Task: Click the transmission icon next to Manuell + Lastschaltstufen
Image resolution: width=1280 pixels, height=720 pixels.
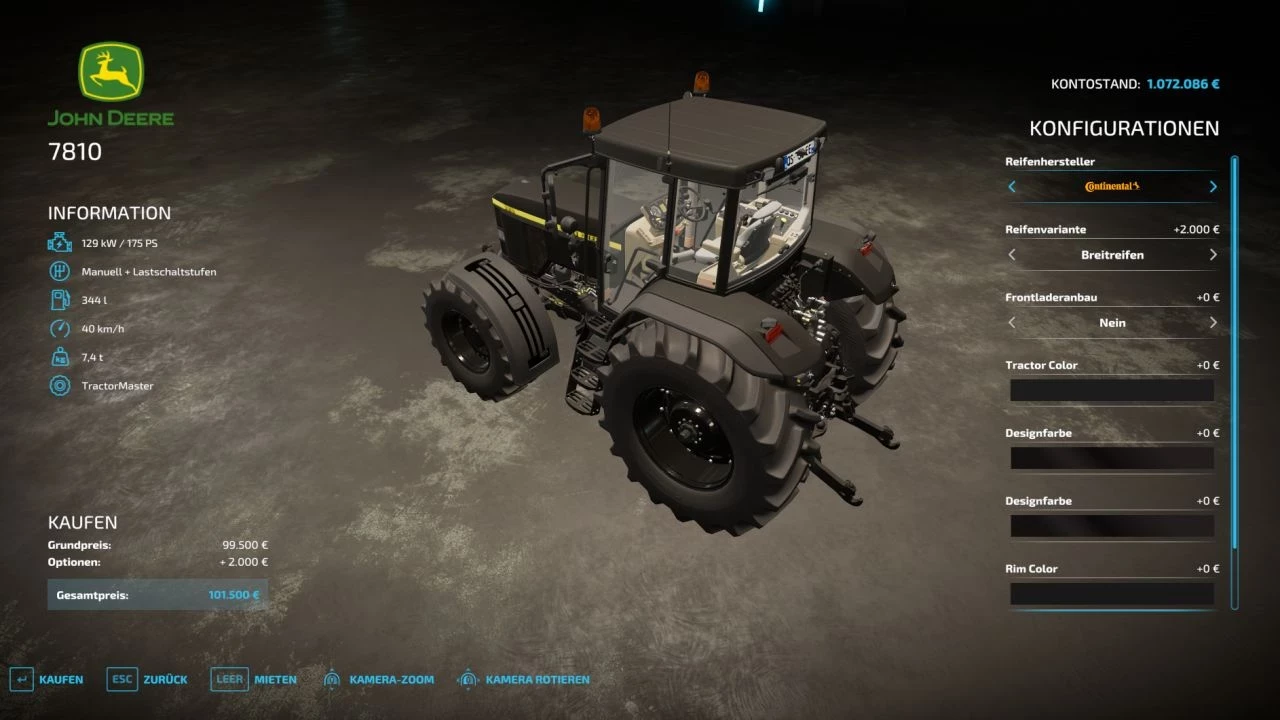Action: pyautogui.click(x=60, y=270)
